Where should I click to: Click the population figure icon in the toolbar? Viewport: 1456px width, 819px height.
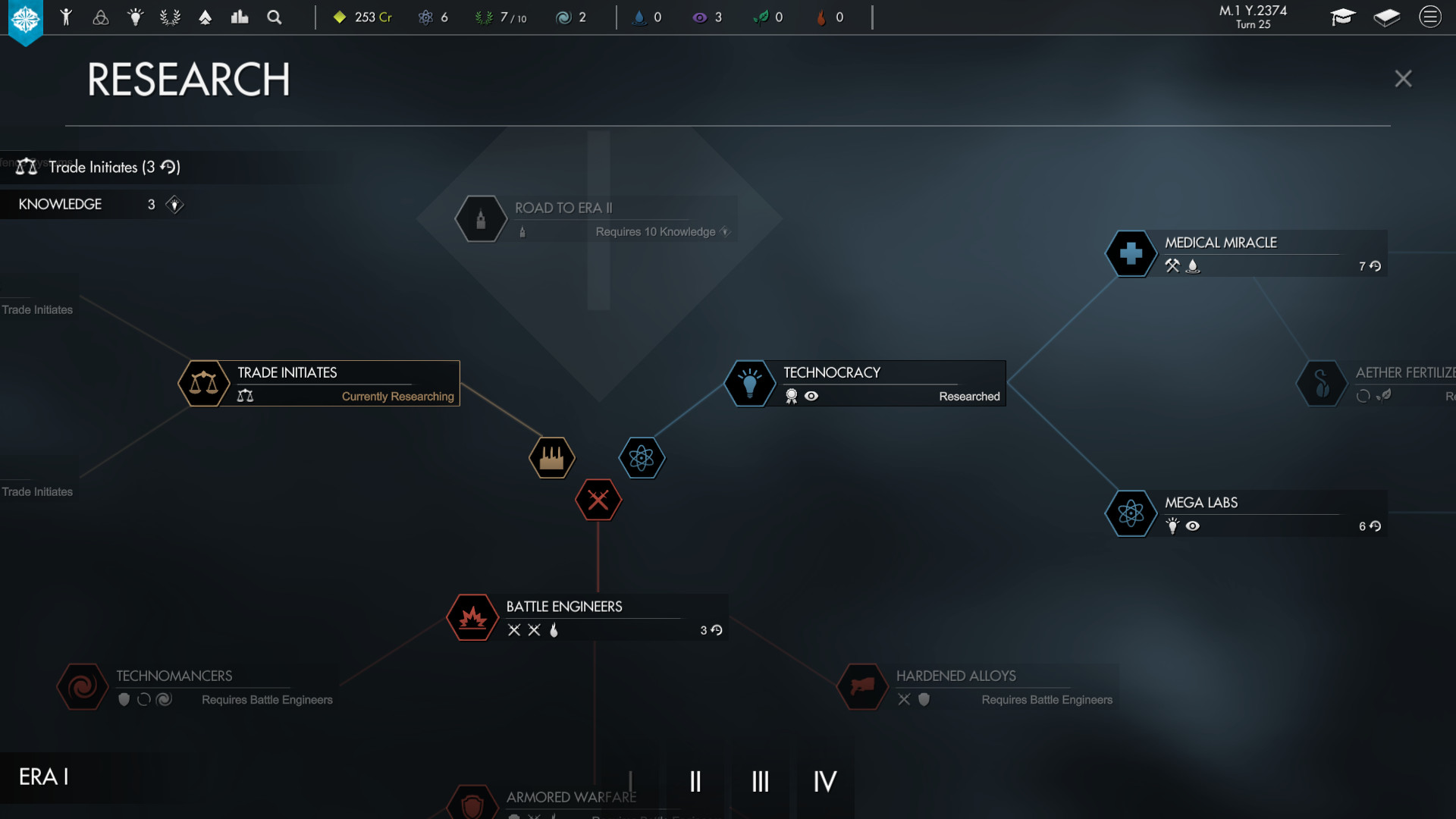pyautogui.click(x=67, y=17)
